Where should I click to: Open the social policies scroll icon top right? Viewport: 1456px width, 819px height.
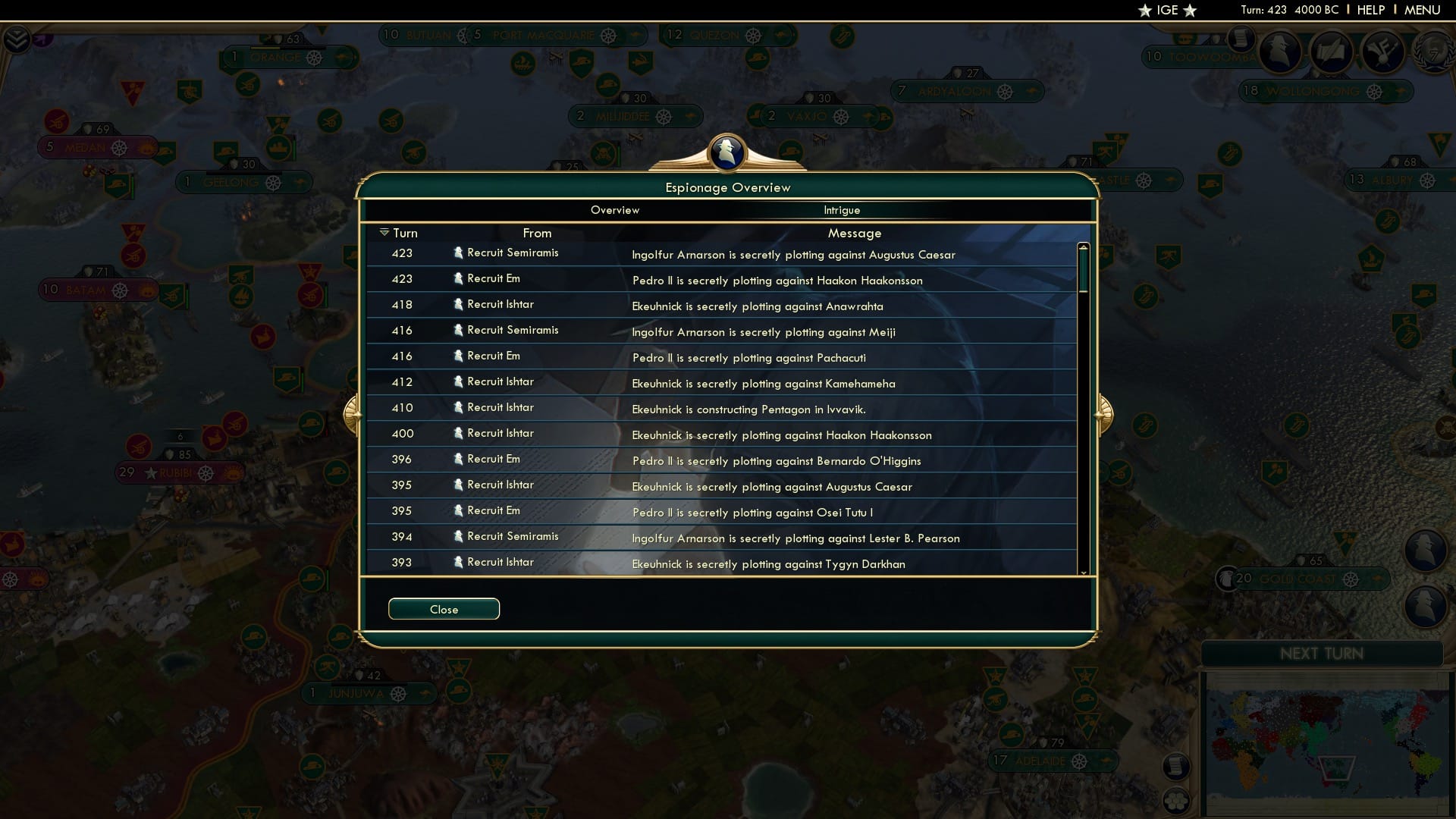[1332, 53]
